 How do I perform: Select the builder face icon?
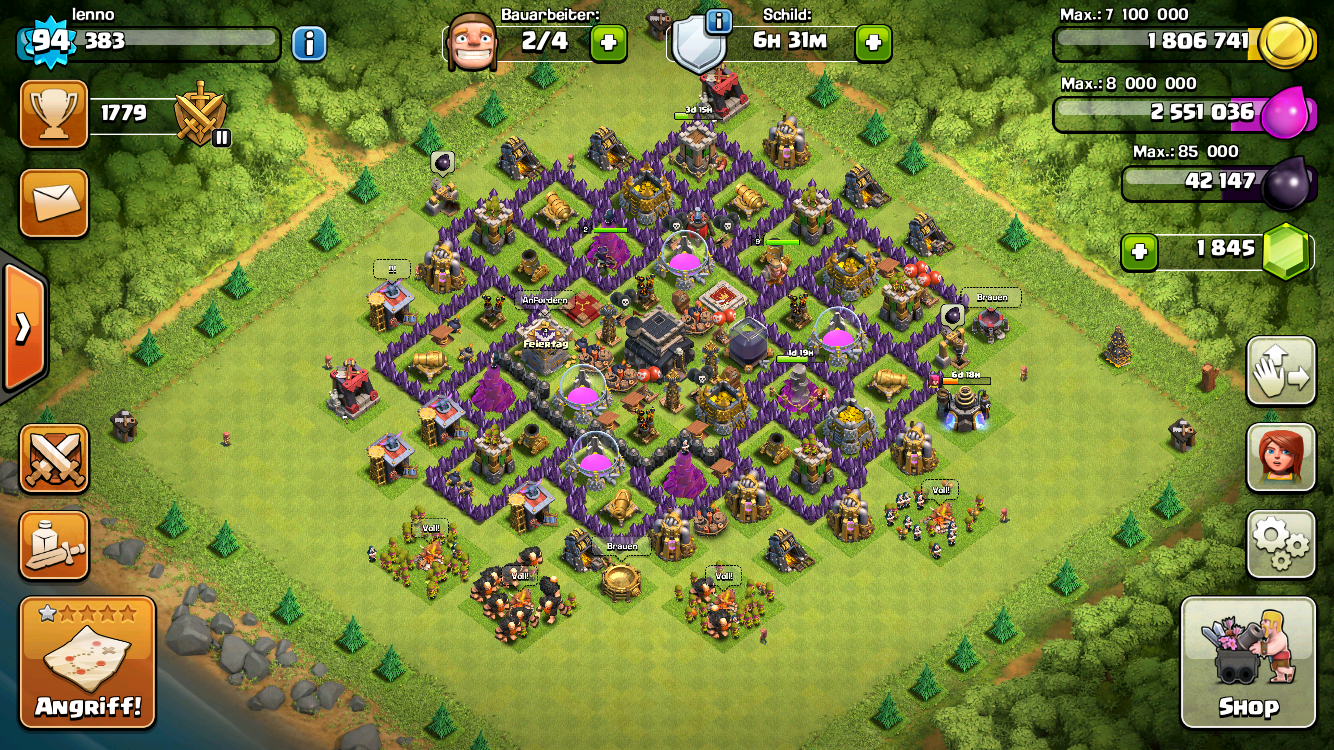click(472, 43)
